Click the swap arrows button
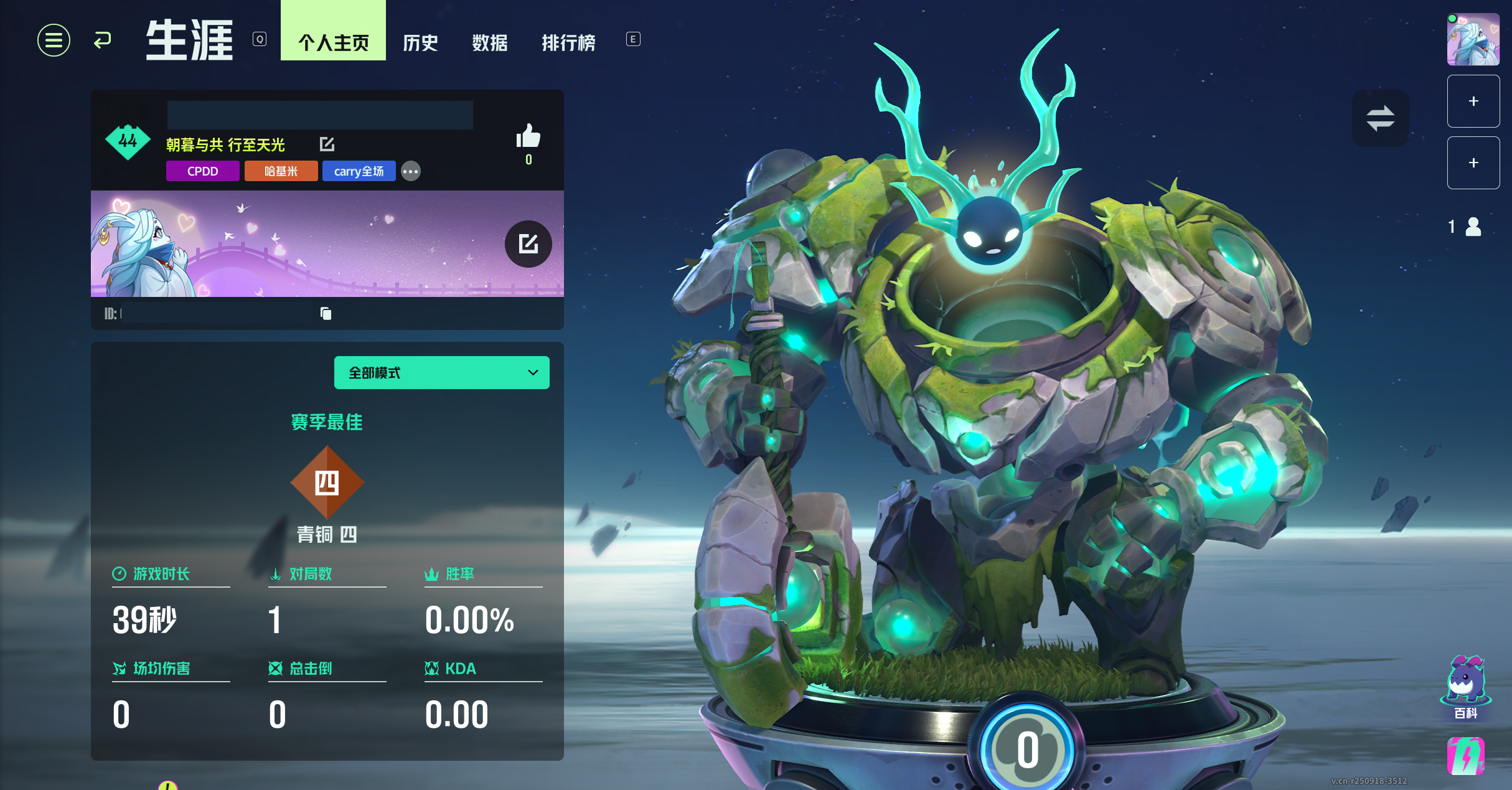The image size is (1512, 790). pyautogui.click(x=1380, y=118)
